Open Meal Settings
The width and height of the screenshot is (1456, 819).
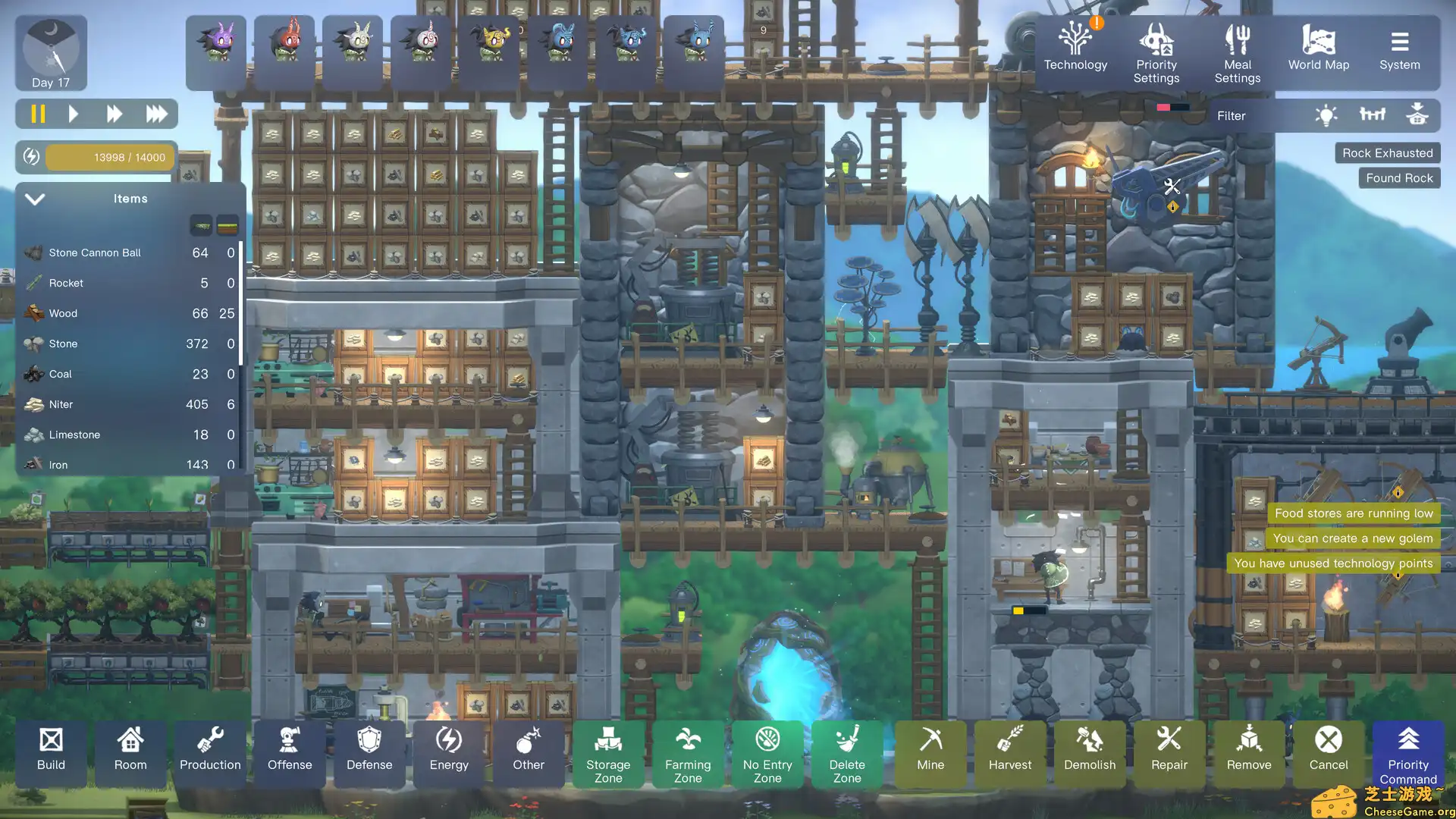tap(1237, 52)
